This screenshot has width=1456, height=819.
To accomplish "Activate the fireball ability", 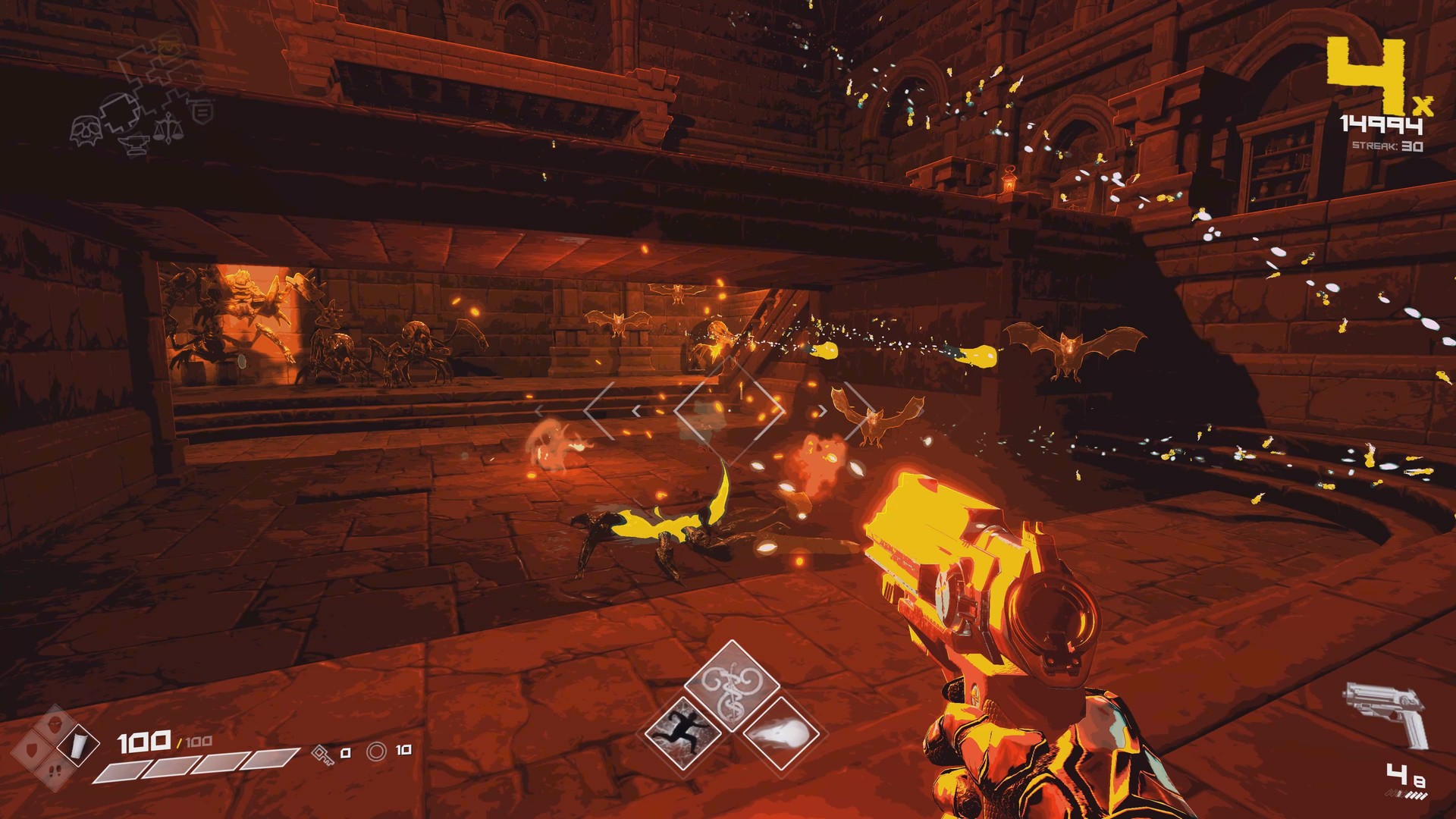I will point(781,733).
